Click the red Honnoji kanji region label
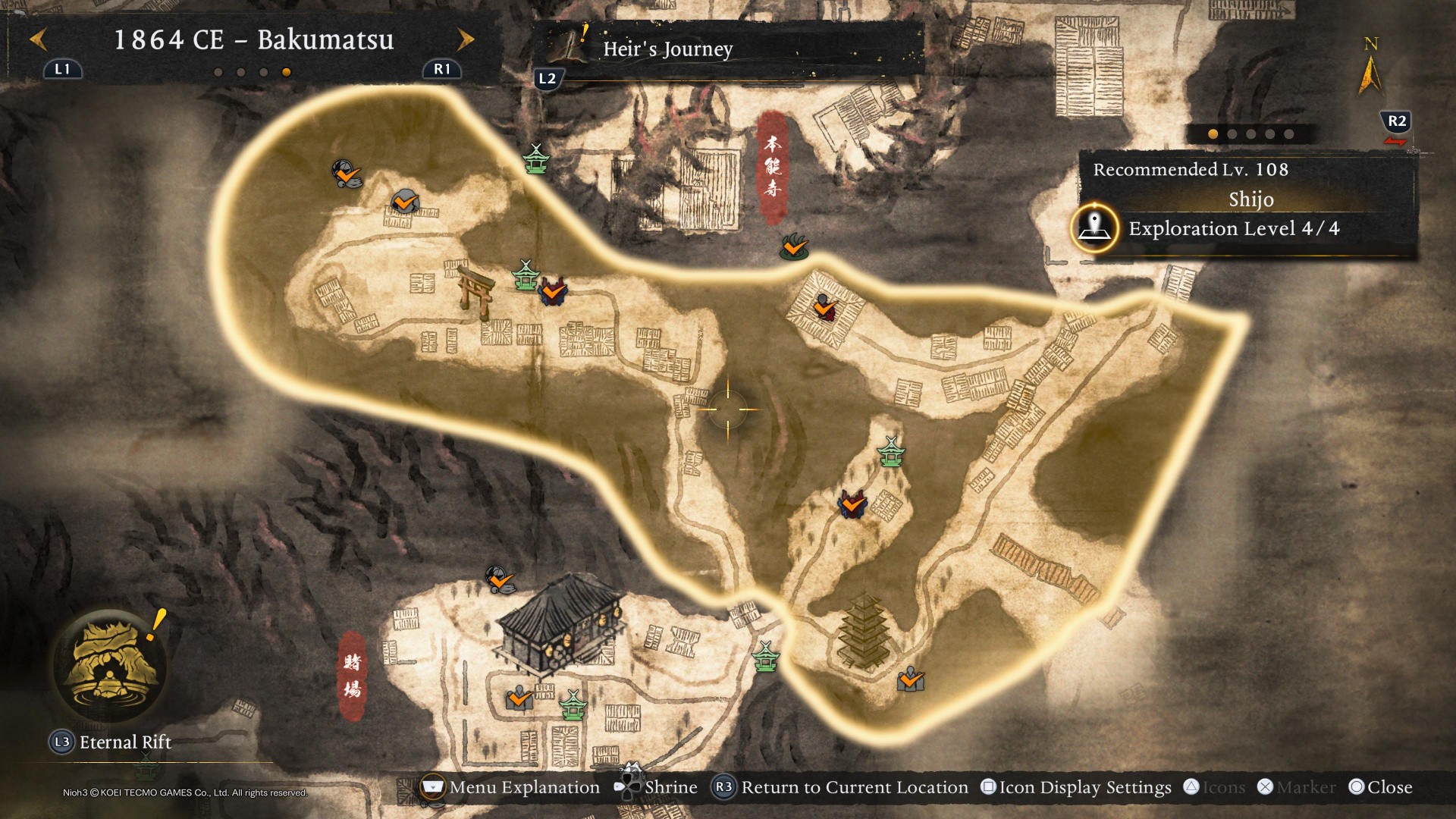 click(x=773, y=167)
